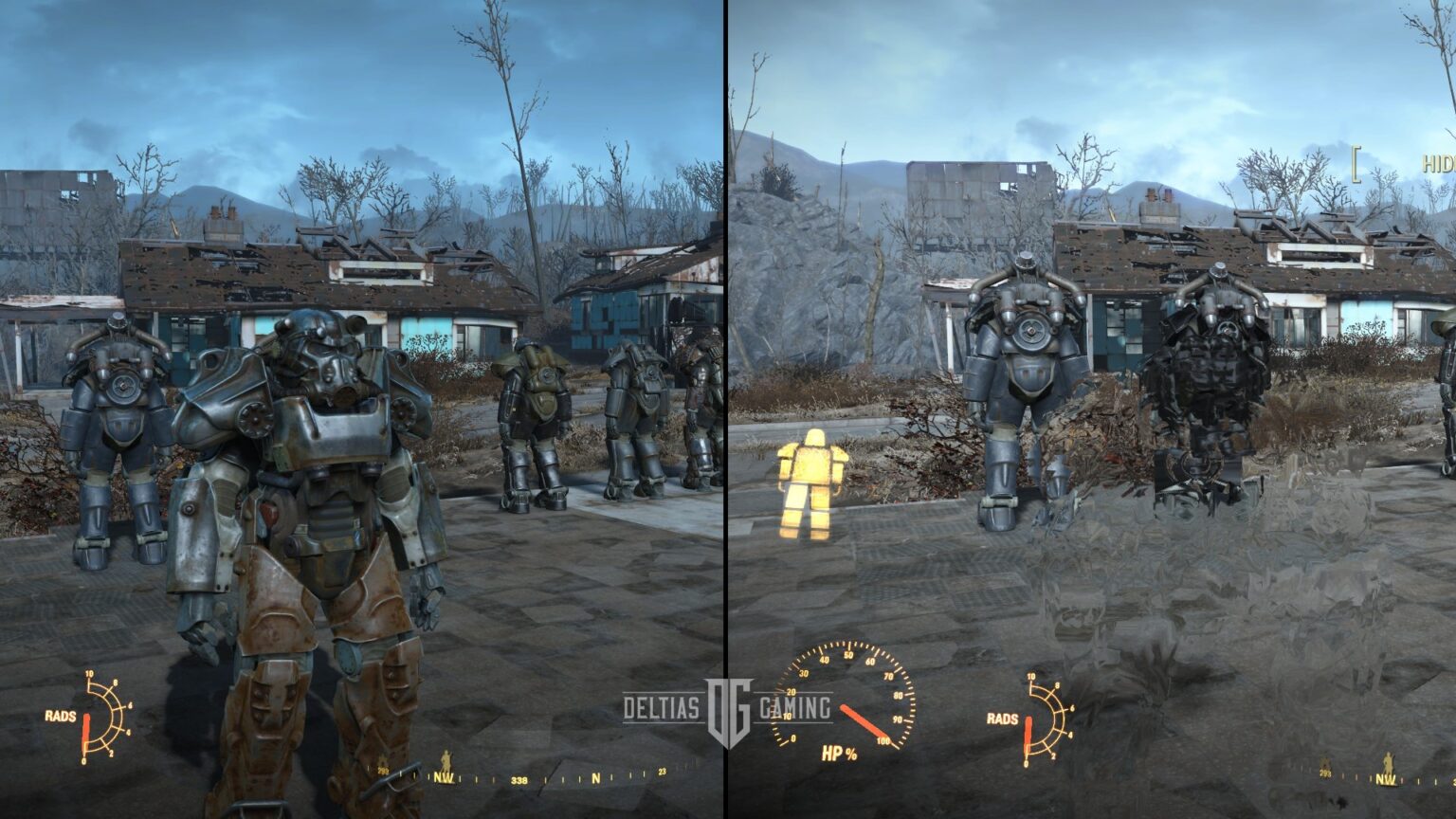
Task: Click the 23 tick mark on the compass
Action: click(662, 772)
